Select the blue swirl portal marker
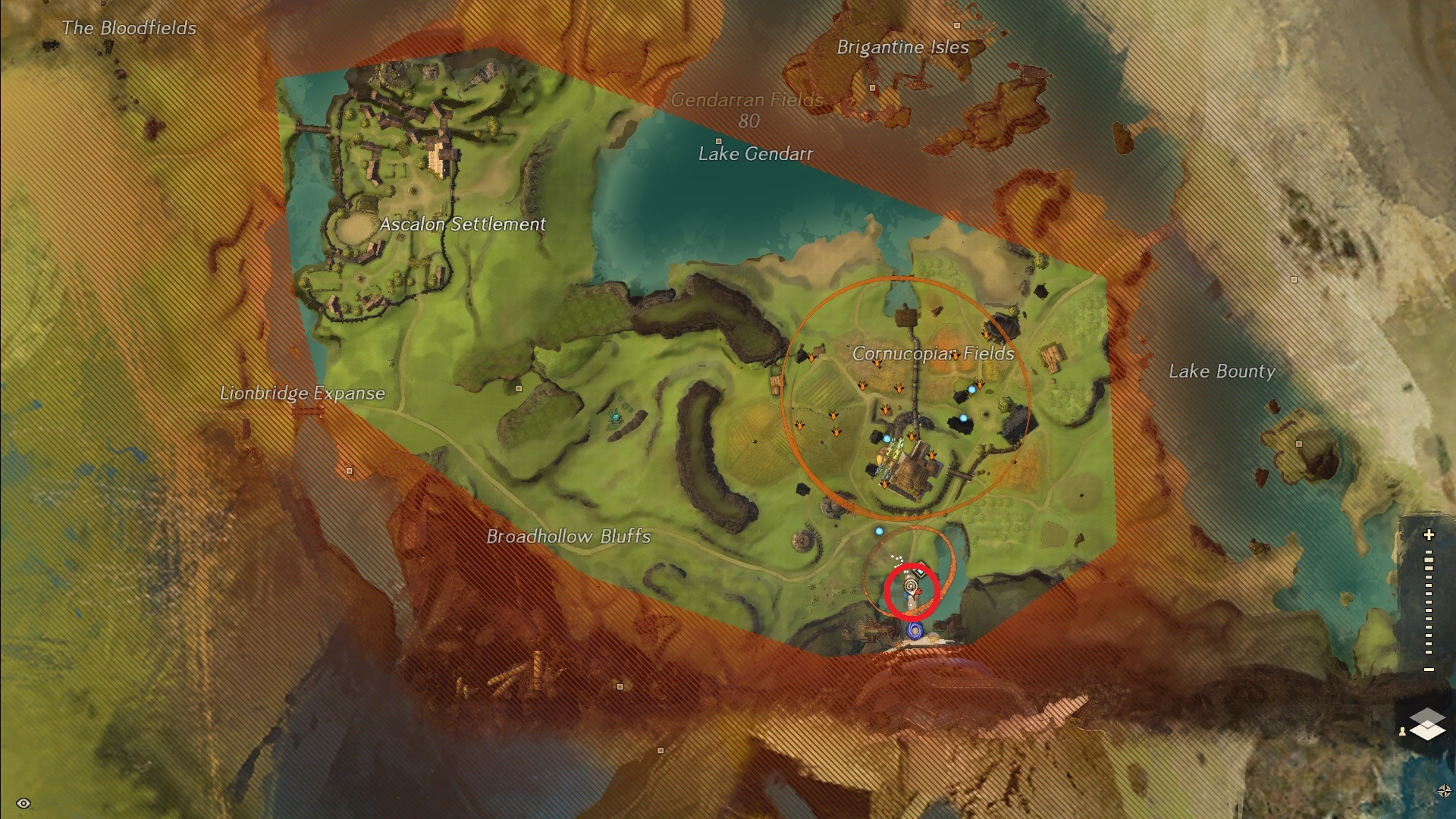Image resolution: width=1456 pixels, height=819 pixels. pos(915,630)
